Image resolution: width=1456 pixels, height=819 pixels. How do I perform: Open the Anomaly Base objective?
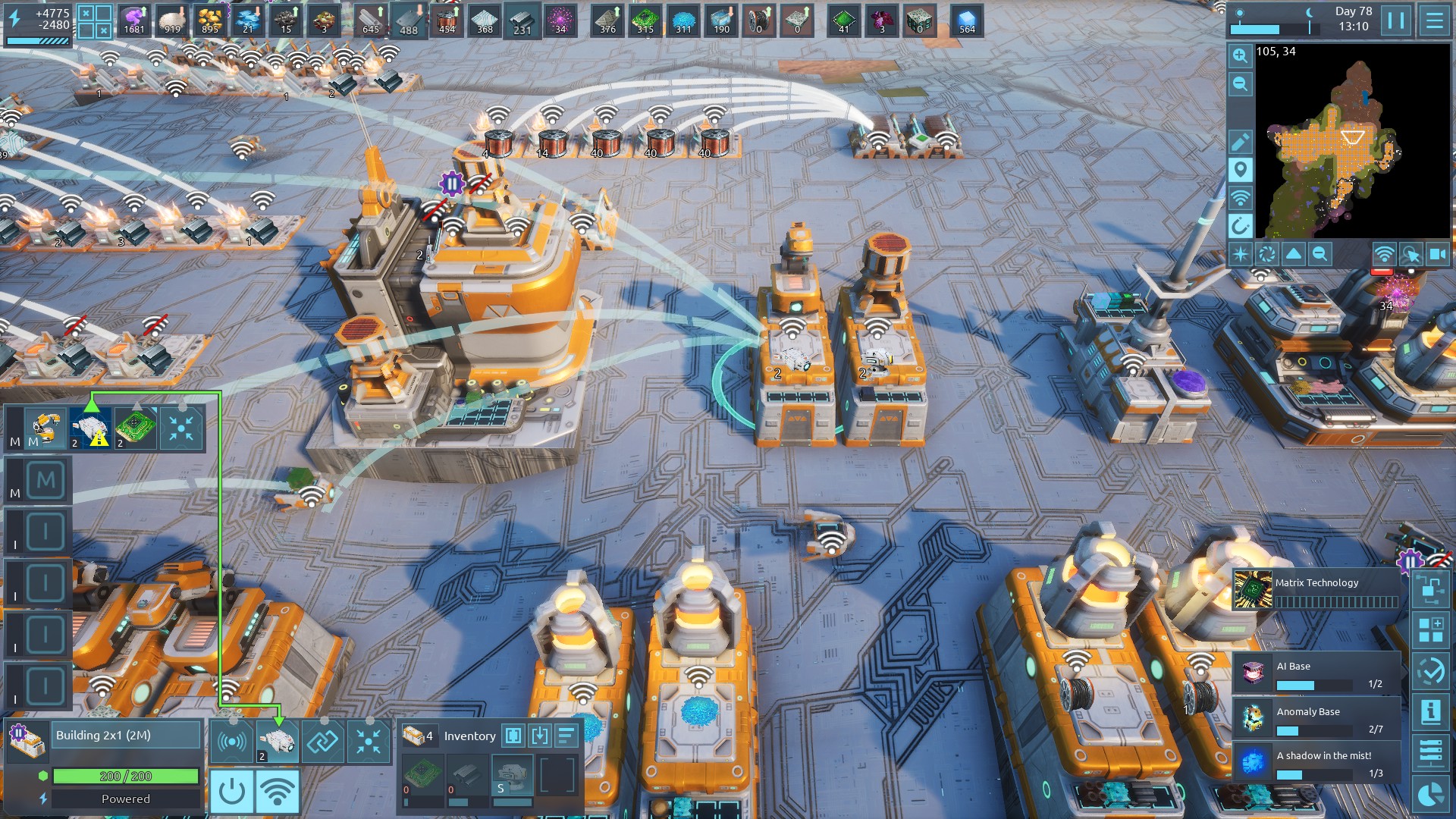point(1317,719)
